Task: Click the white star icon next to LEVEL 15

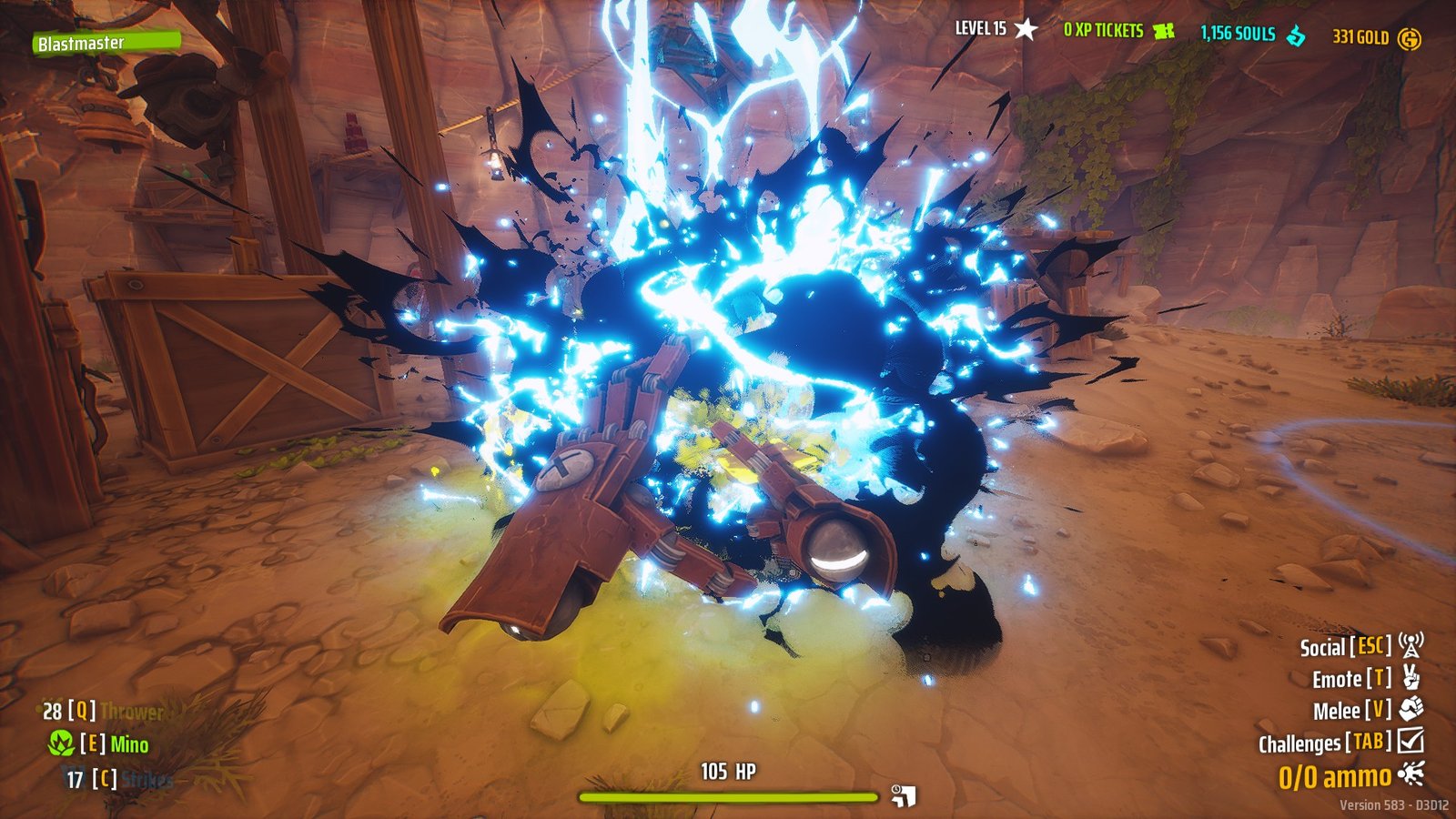Action: coord(1026,28)
